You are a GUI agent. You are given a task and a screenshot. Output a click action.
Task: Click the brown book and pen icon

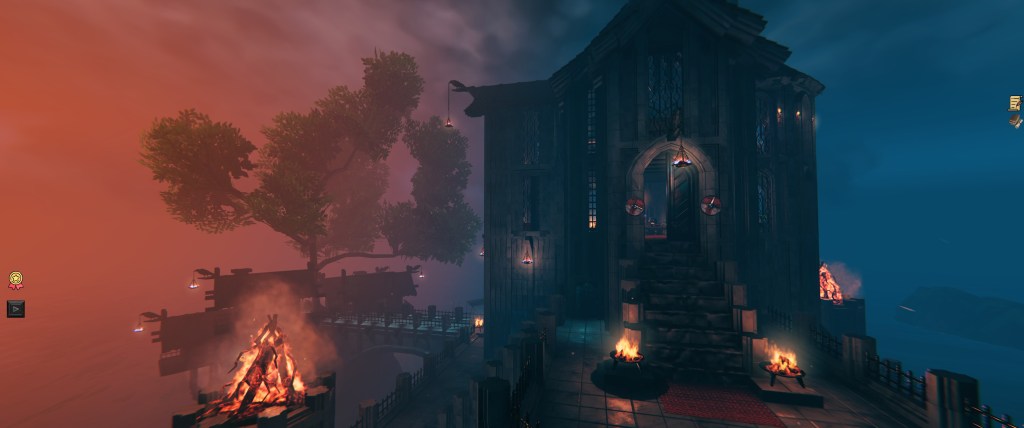click(x=1015, y=120)
